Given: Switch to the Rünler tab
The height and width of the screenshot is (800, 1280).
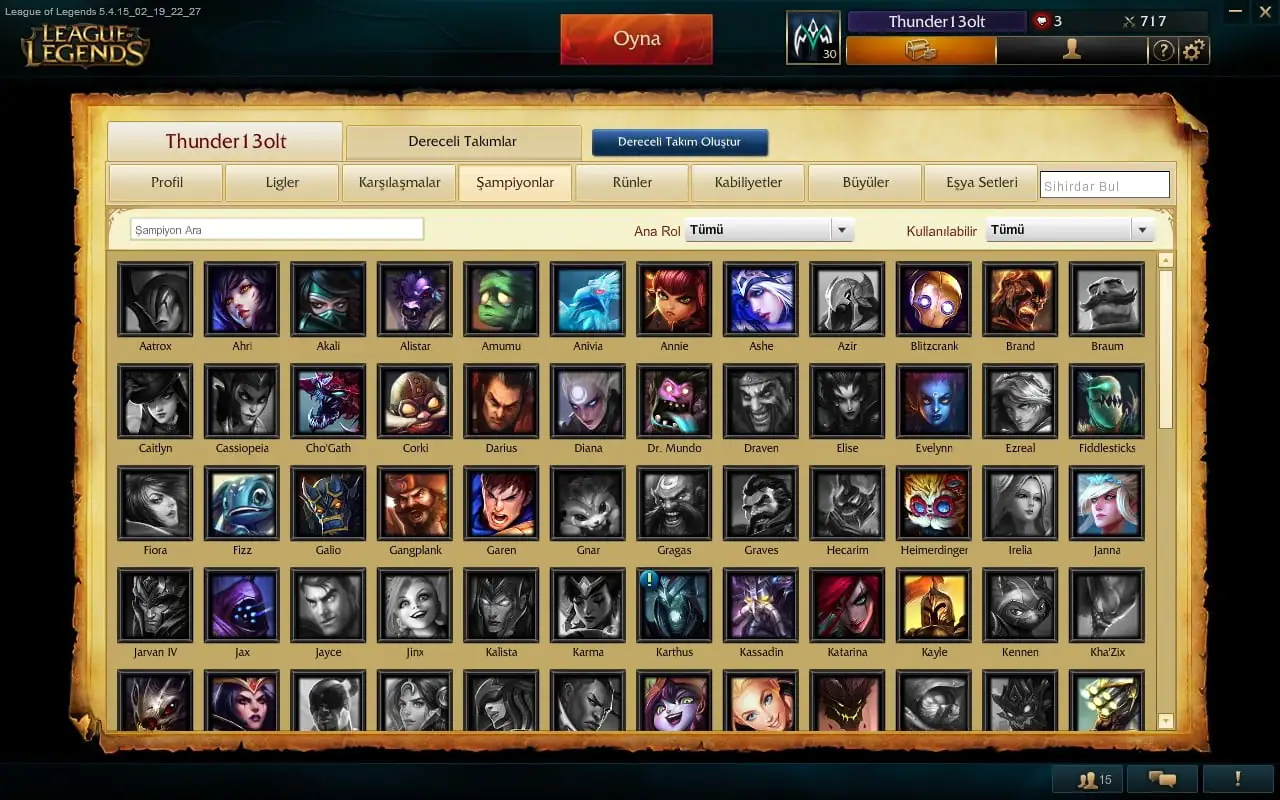Looking at the screenshot, I should [x=632, y=183].
